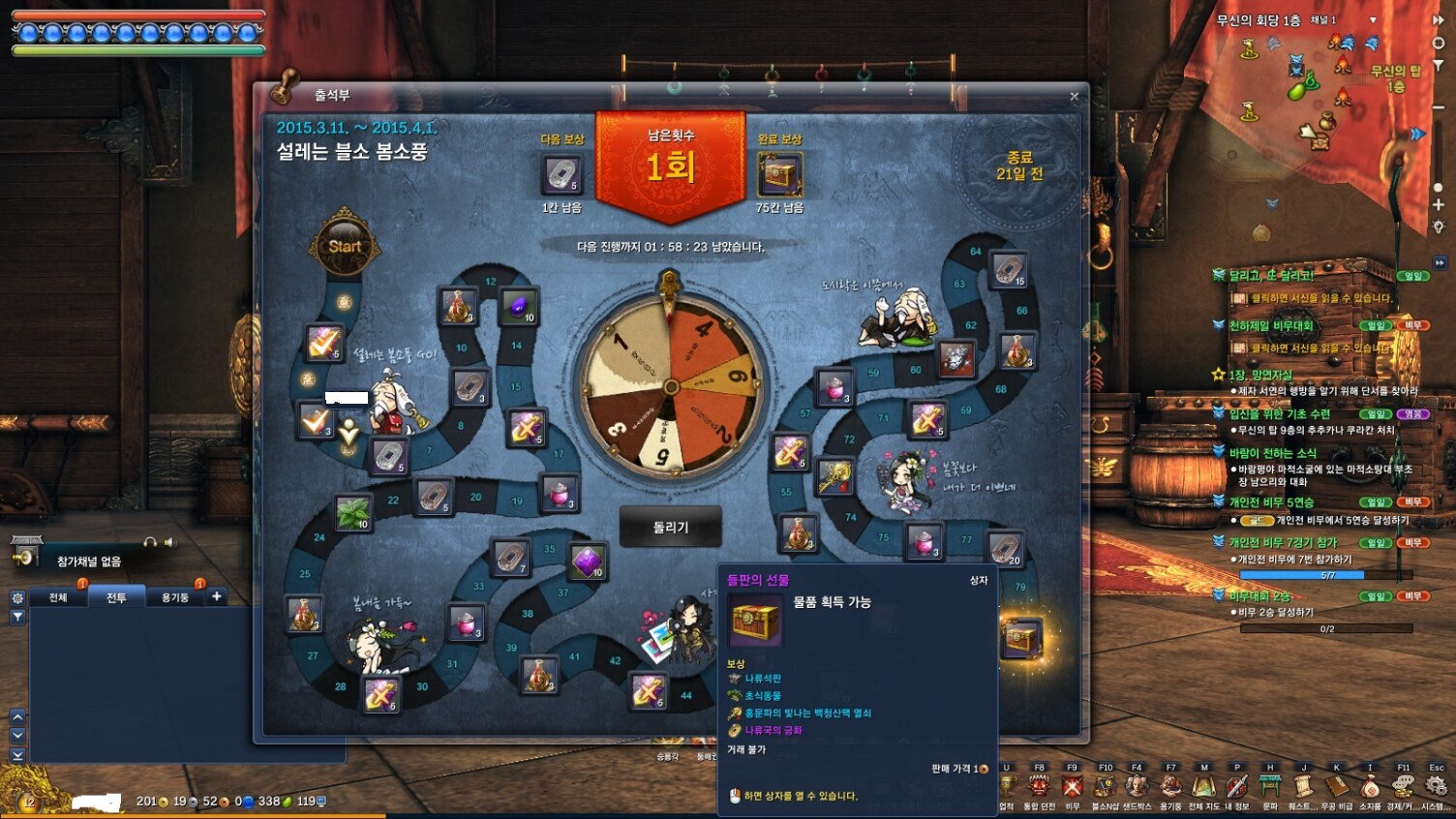
Task: Zoom in the minimap with plus button
Action: pos(1439,205)
